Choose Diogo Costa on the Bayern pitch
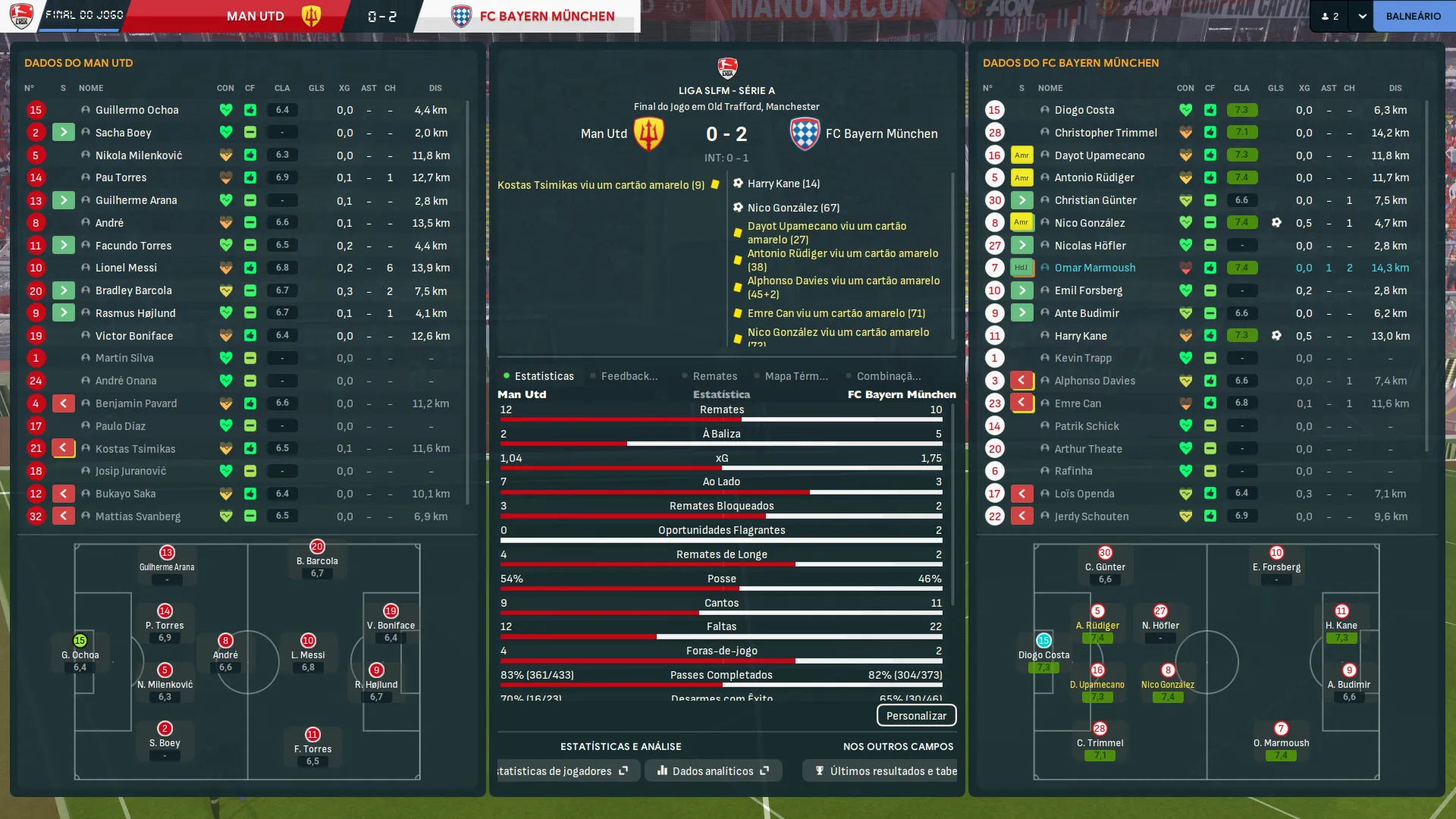 point(1043,652)
